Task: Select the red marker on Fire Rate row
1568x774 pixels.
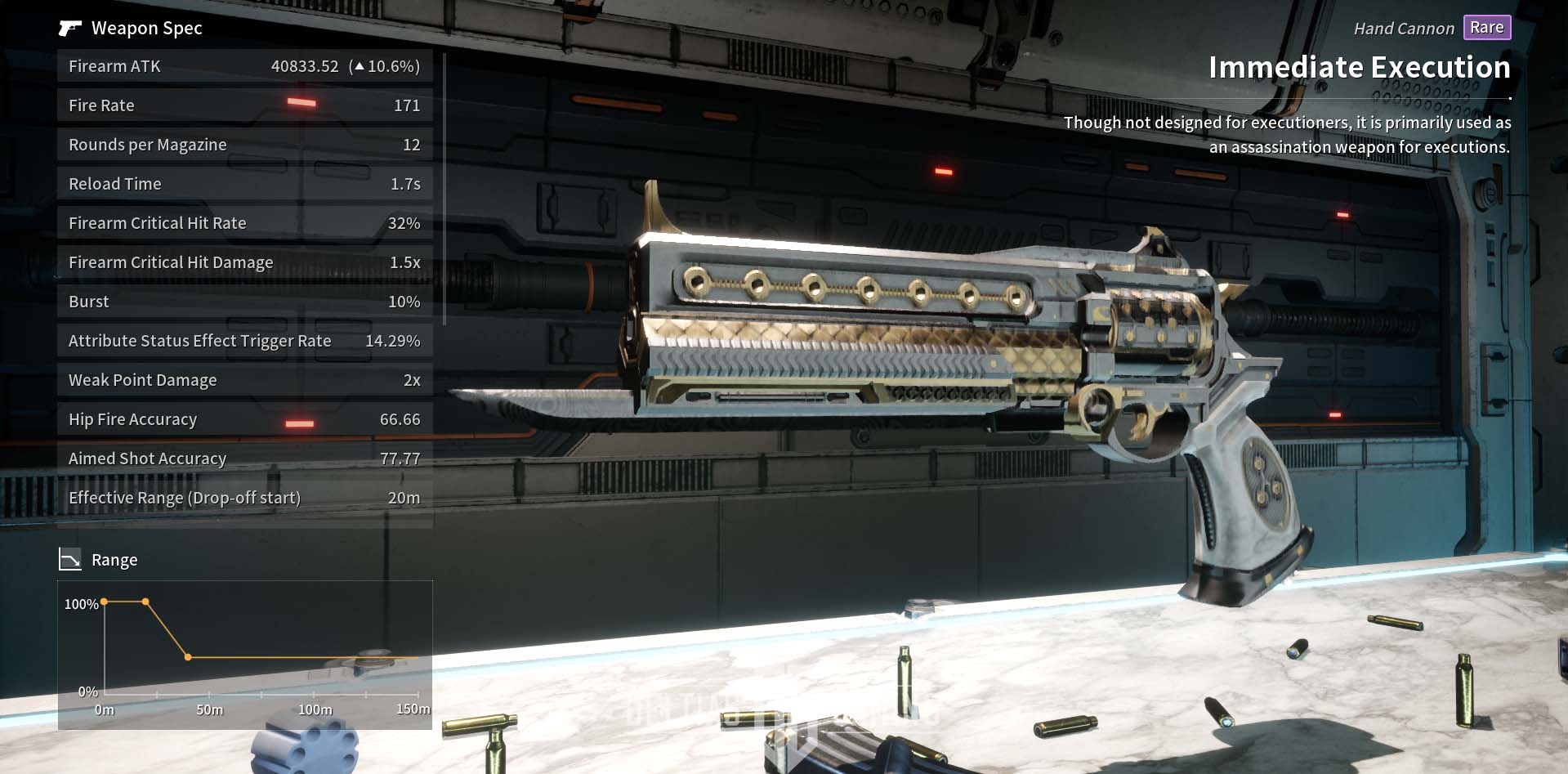Action: [300, 101]
